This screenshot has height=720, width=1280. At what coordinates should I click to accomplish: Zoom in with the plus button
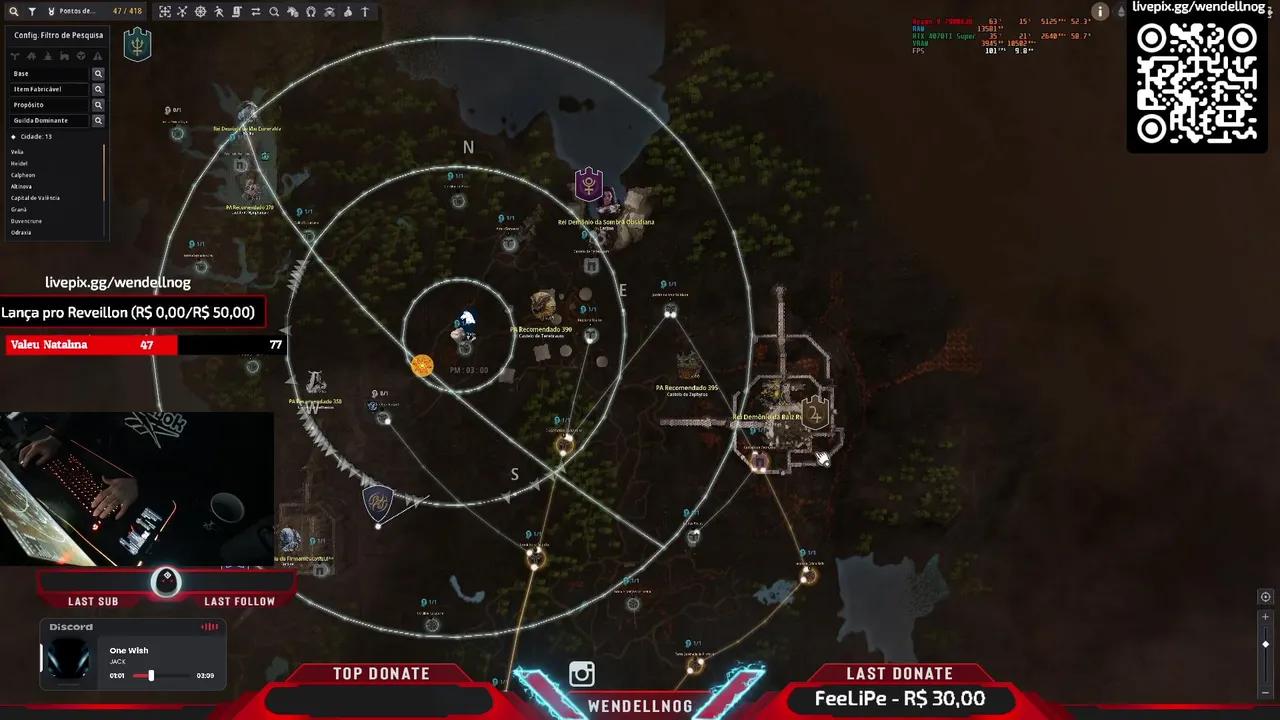click(1265, 617)
